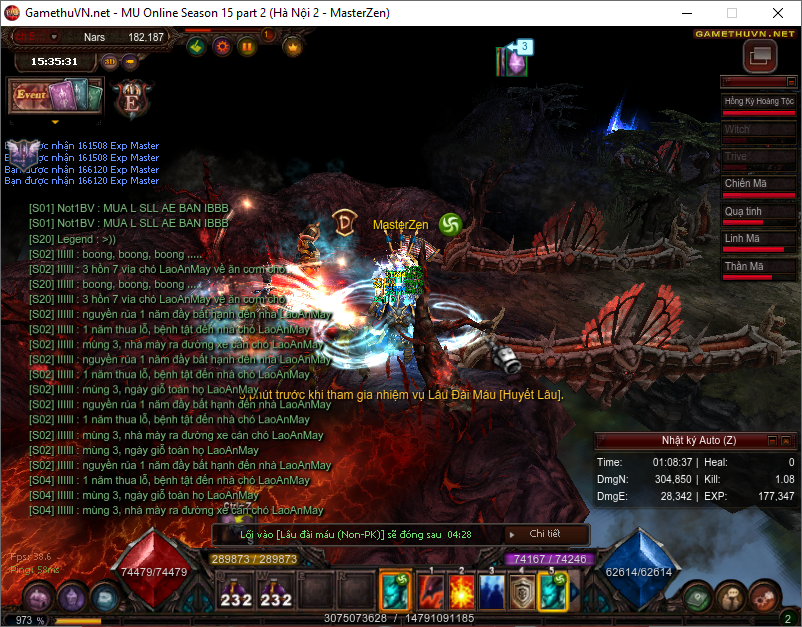Image resolution: width=802 pixels, height=627 pixels.
Task: Select party member Hồng Kỳ Hoàng Tộc
Action: (x=758, y=102)
